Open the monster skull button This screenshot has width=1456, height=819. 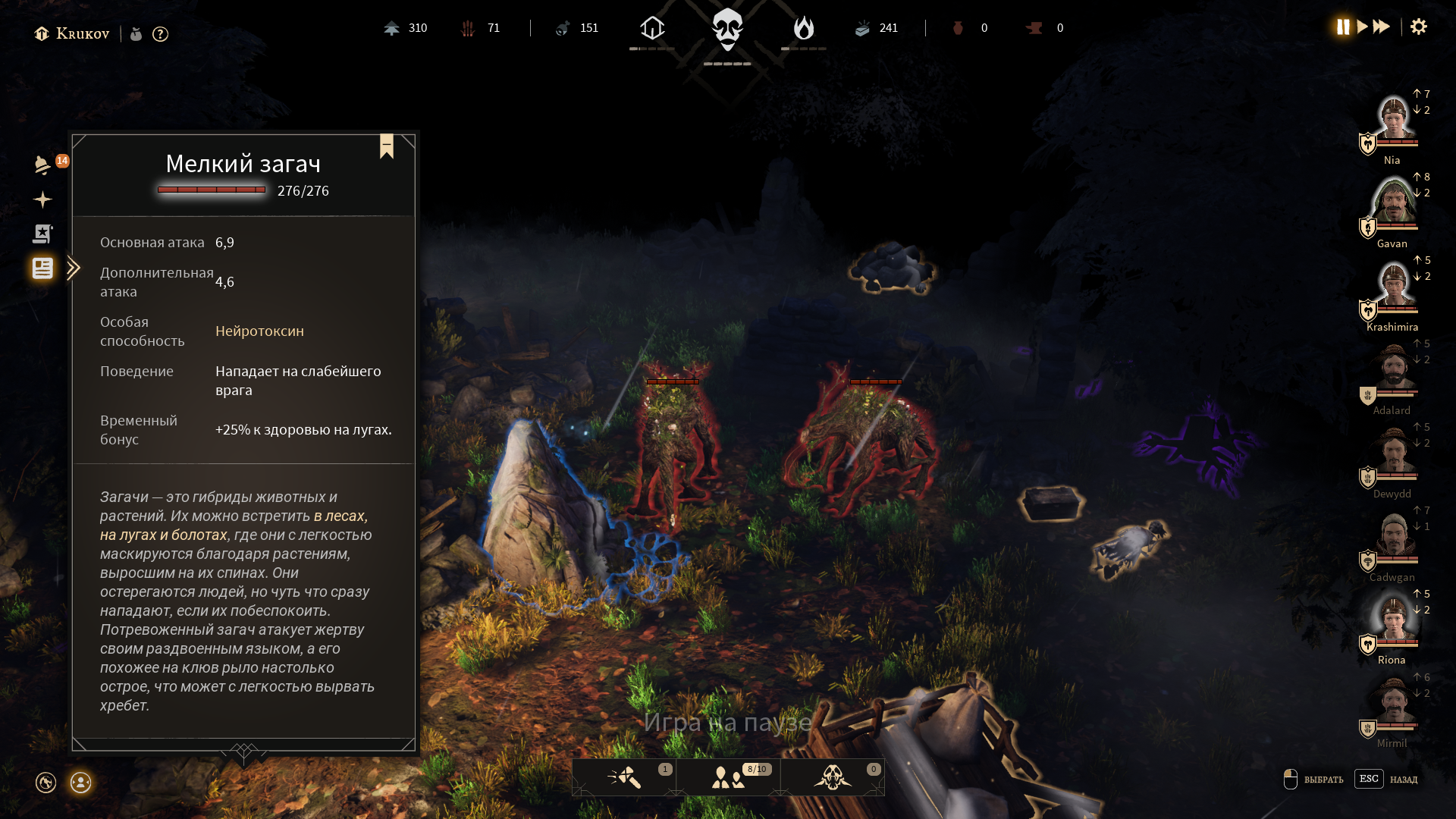click(833, 777)
